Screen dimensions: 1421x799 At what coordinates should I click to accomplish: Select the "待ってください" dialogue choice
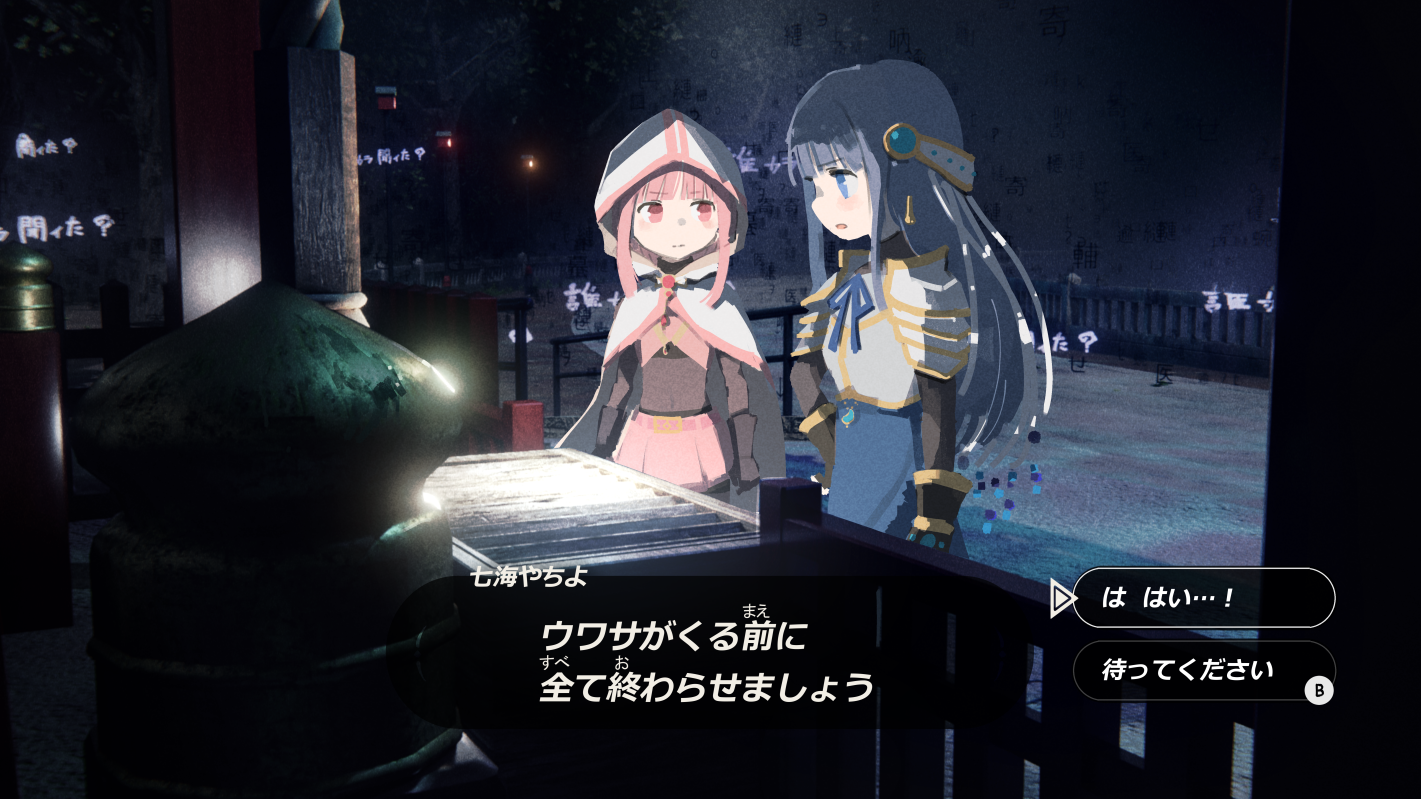pos(1203,670)
